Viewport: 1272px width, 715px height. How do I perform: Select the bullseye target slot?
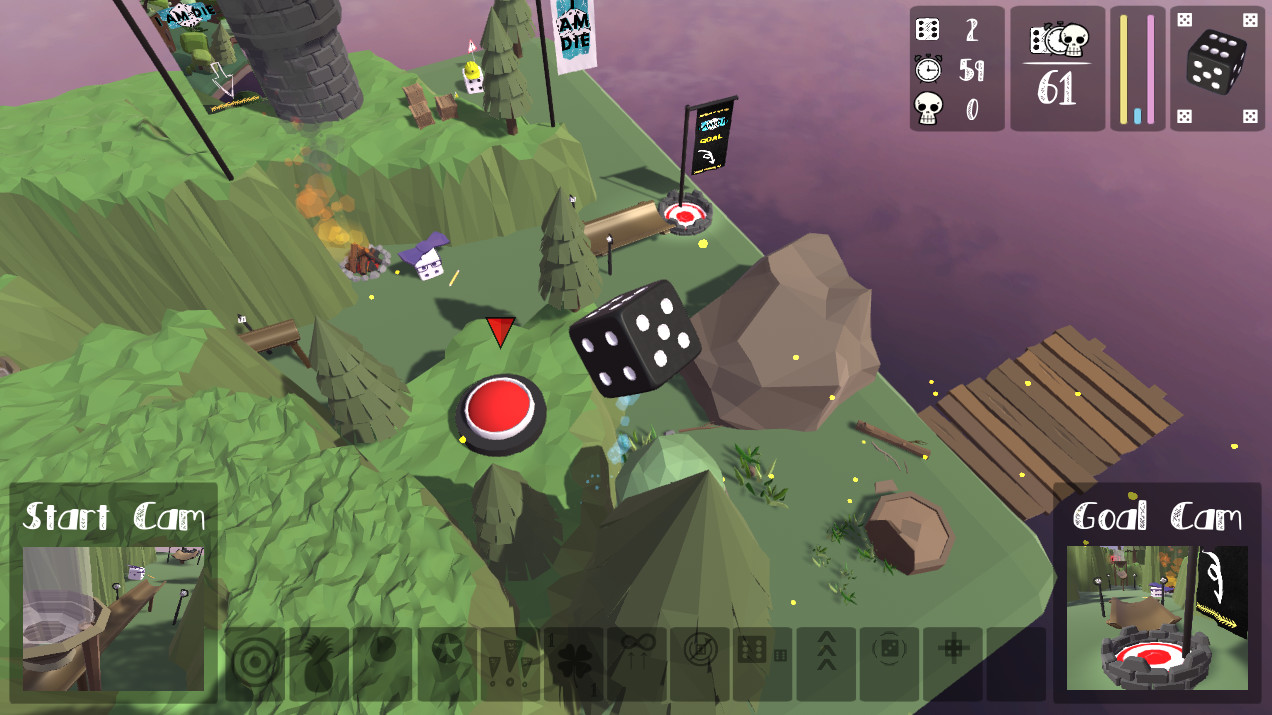tap(256, 663)
